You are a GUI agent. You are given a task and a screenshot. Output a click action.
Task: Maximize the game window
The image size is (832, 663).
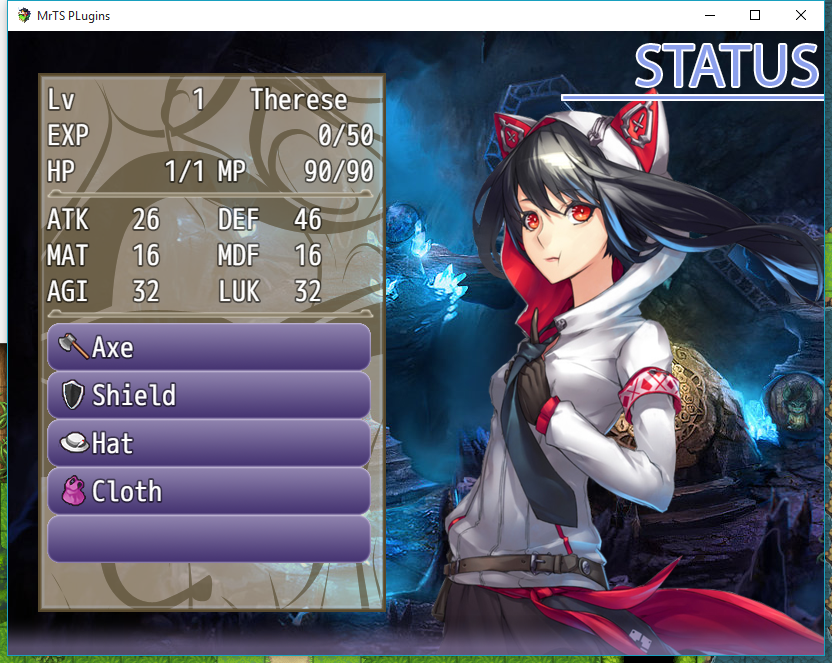[755, 15]
